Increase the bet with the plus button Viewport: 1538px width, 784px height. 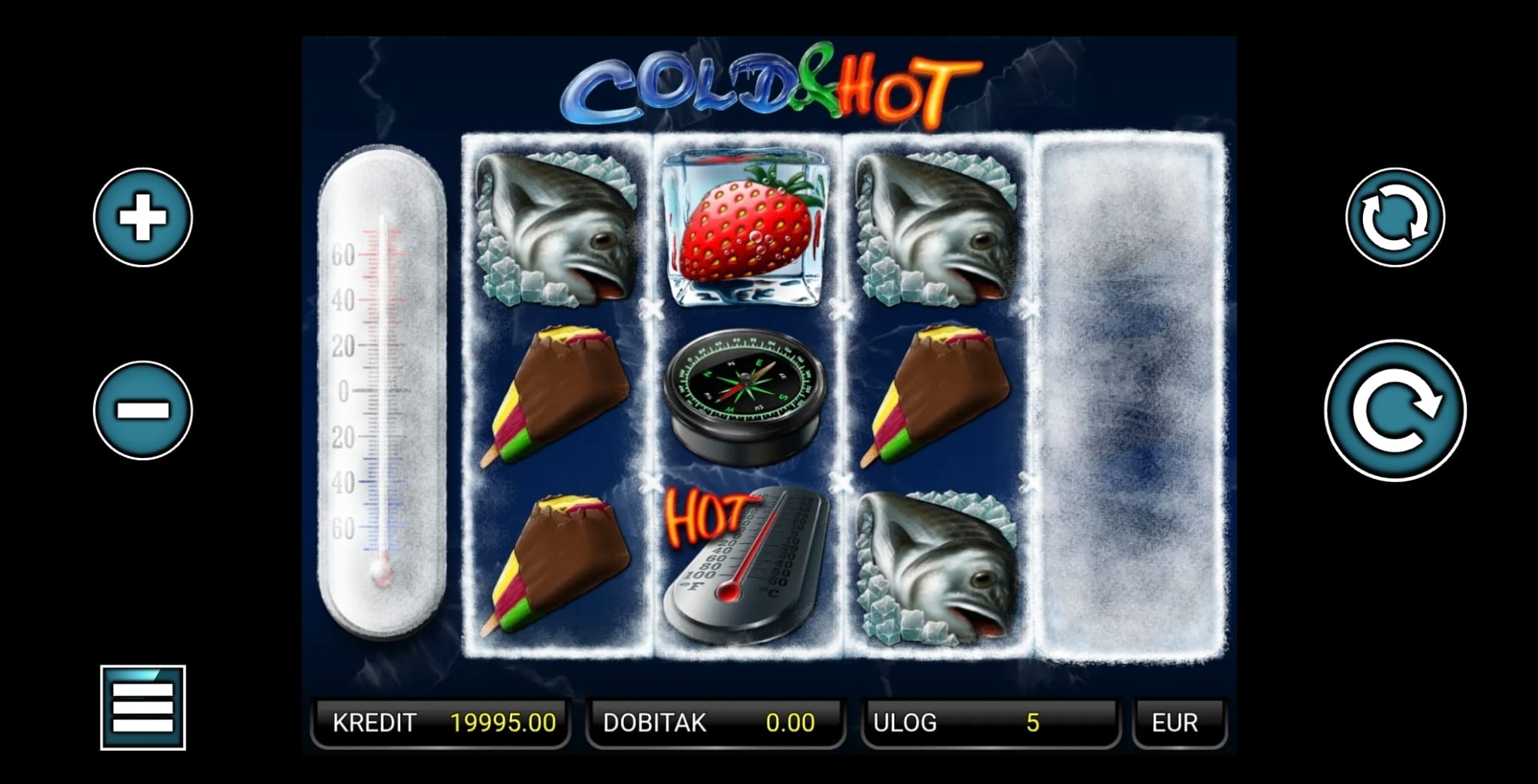[143, 217]
